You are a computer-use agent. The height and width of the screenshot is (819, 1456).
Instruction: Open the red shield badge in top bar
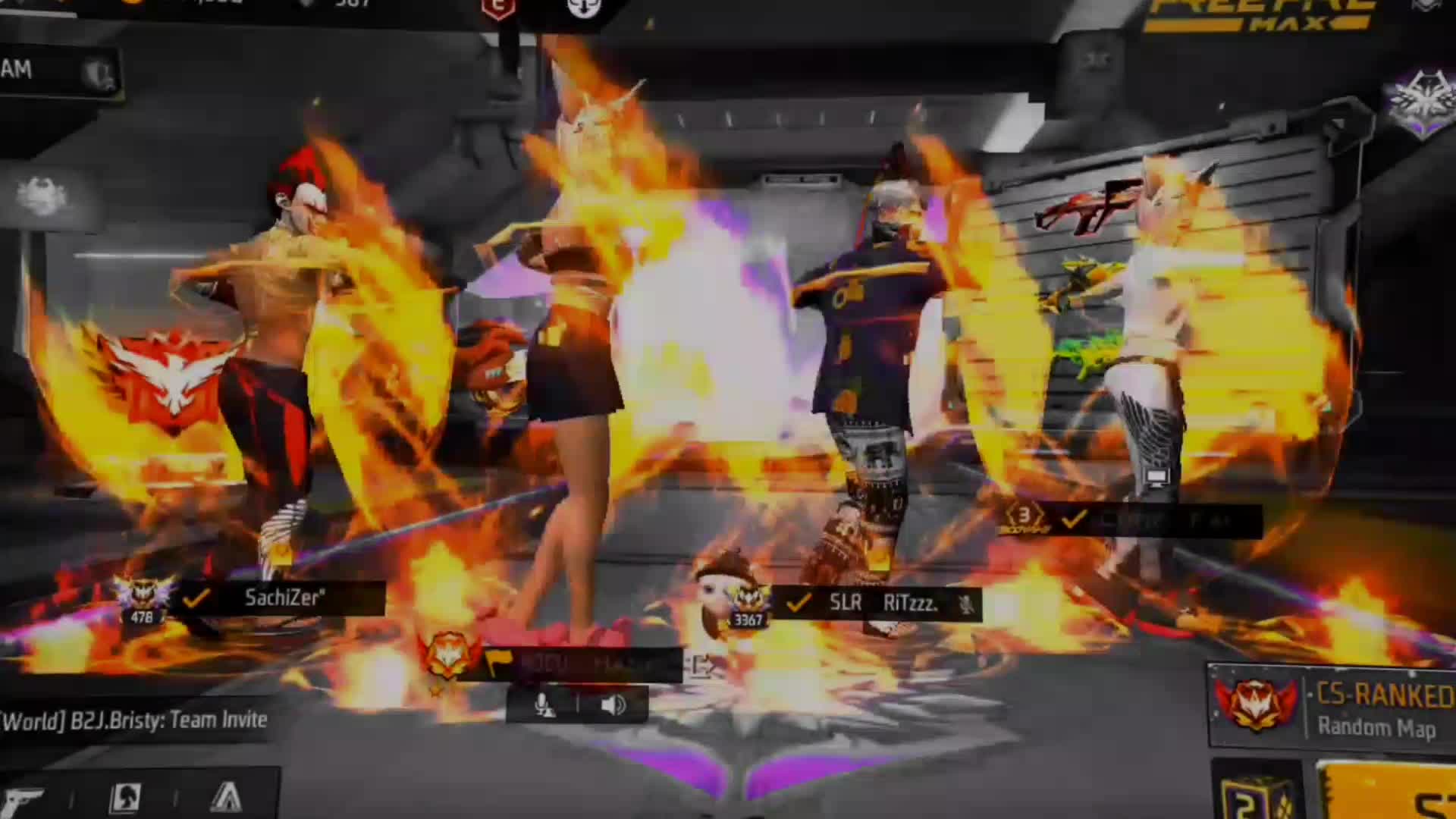click(498, 9)
